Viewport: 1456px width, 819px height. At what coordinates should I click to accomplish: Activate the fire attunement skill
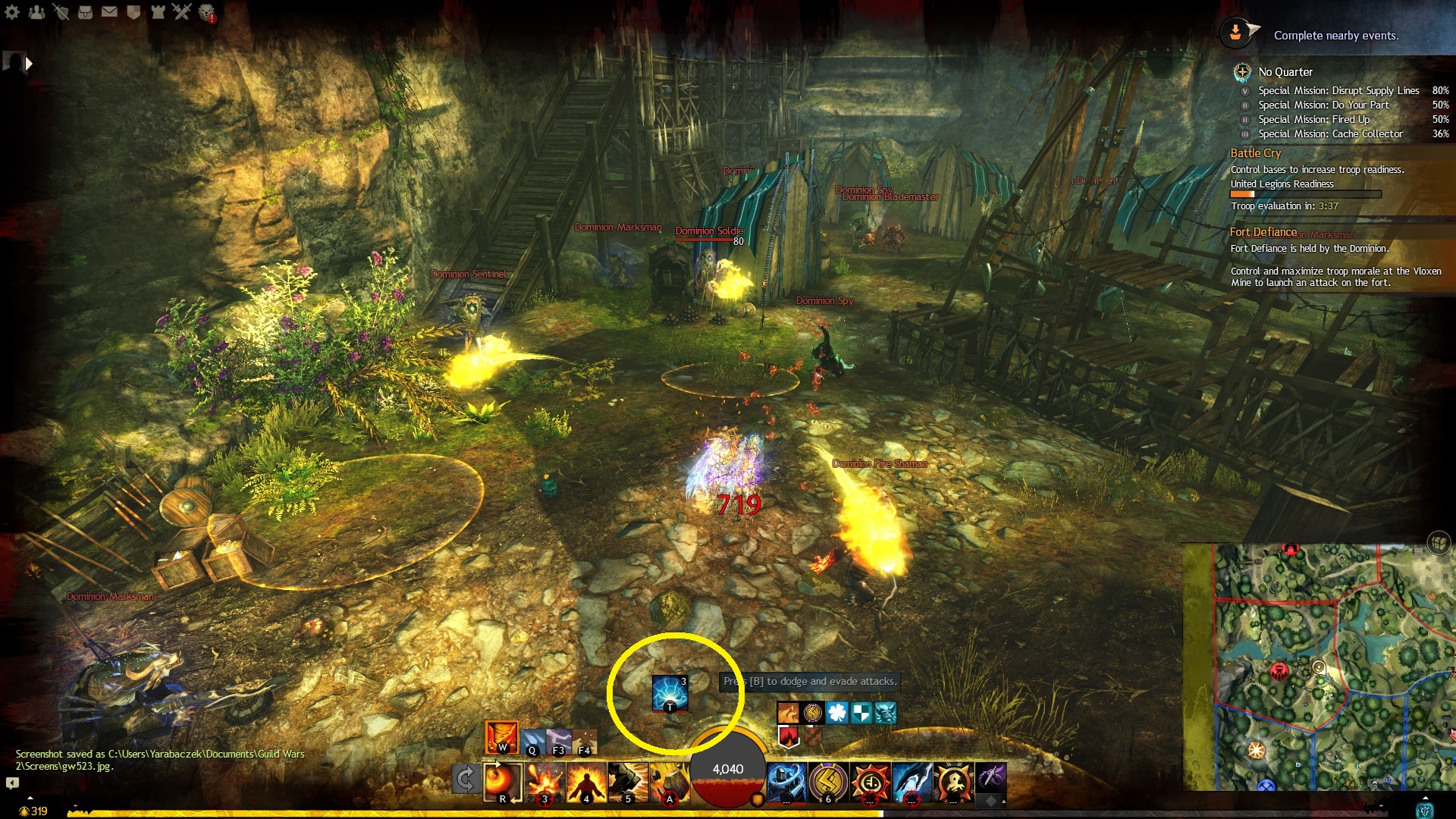(x=501, y=736)
